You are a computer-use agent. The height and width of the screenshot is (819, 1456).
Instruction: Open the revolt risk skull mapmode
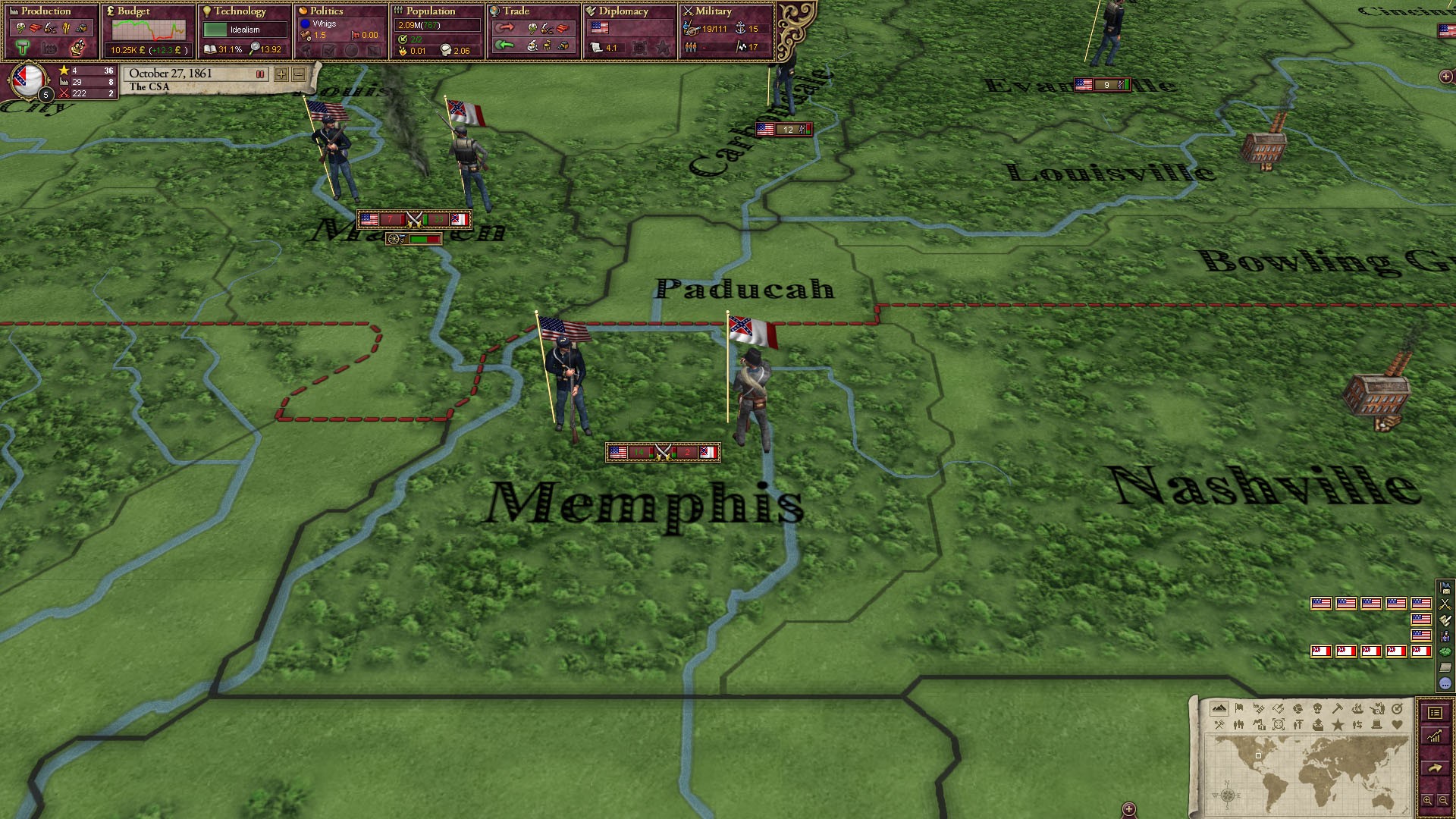click(x=1319, y=710)
